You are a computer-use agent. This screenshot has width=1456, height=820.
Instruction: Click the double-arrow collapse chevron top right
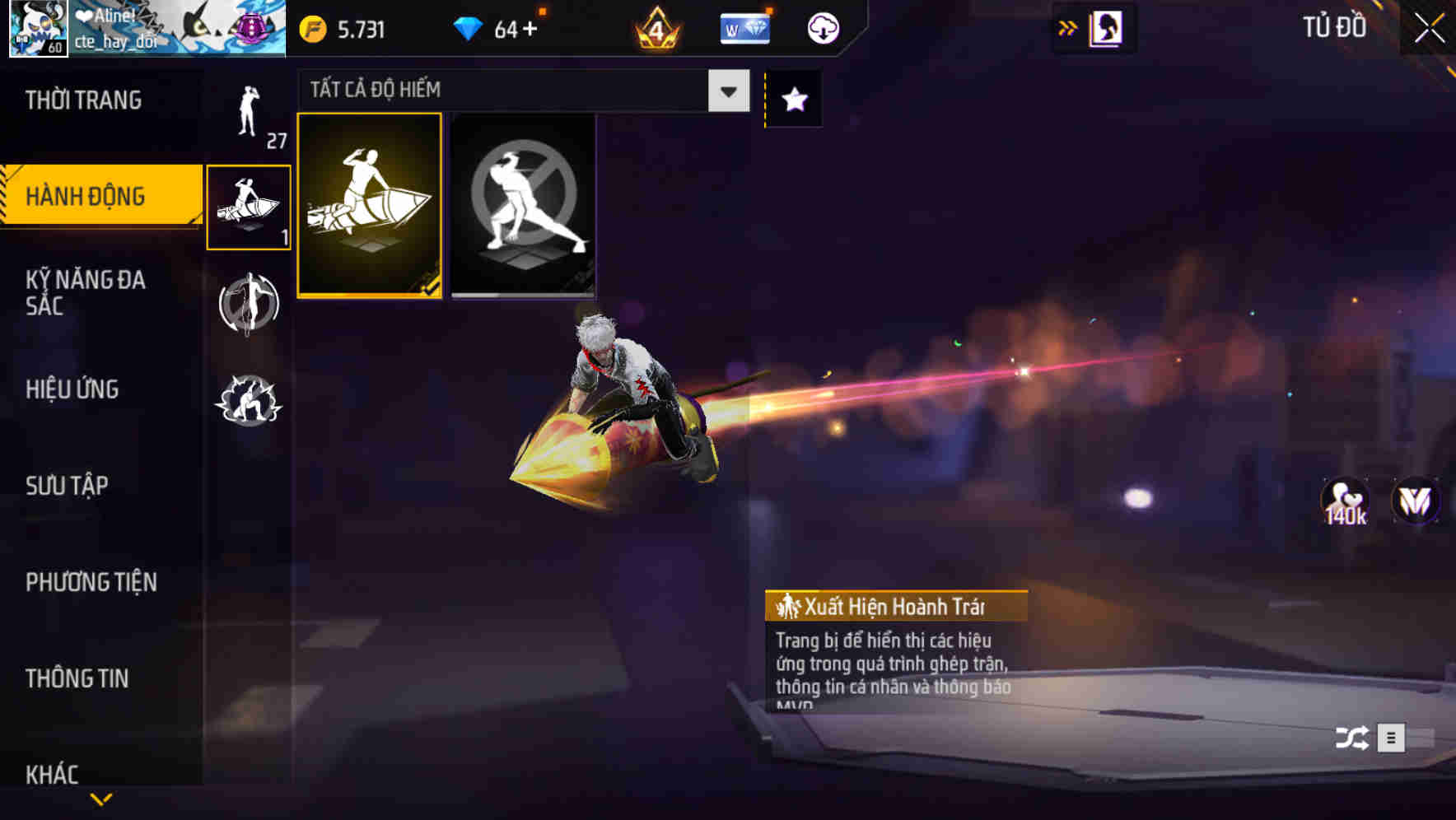coord(1067,26)
